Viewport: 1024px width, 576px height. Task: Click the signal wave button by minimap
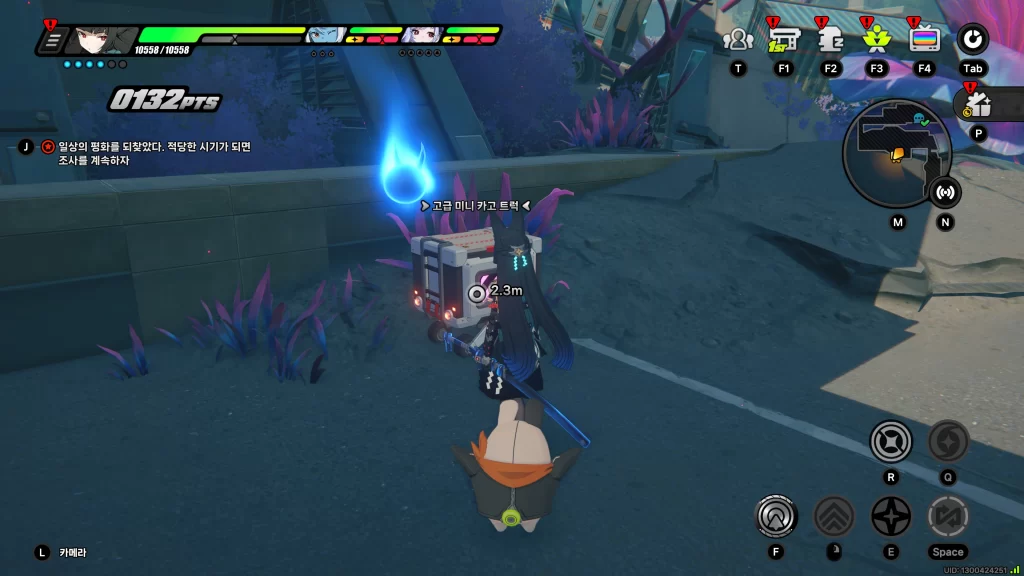click(945, 192)
